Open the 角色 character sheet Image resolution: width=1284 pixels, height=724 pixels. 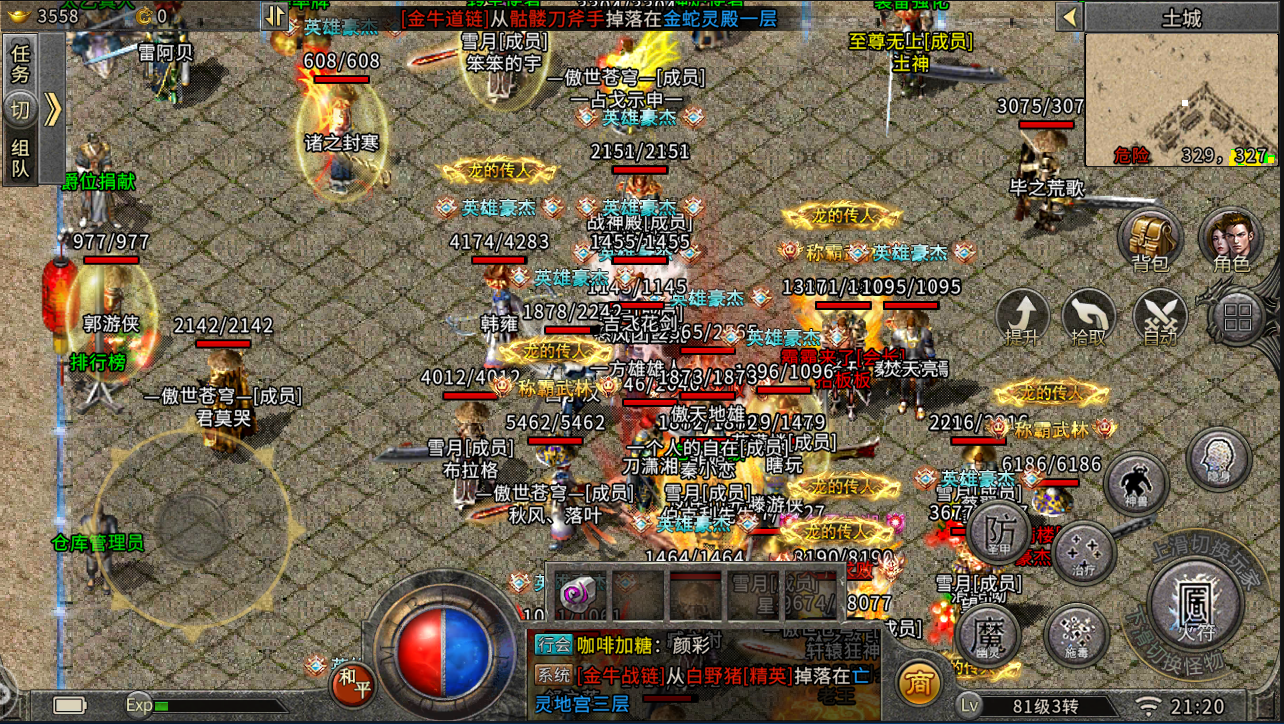pyautogui.click(x=1231, y=240)
